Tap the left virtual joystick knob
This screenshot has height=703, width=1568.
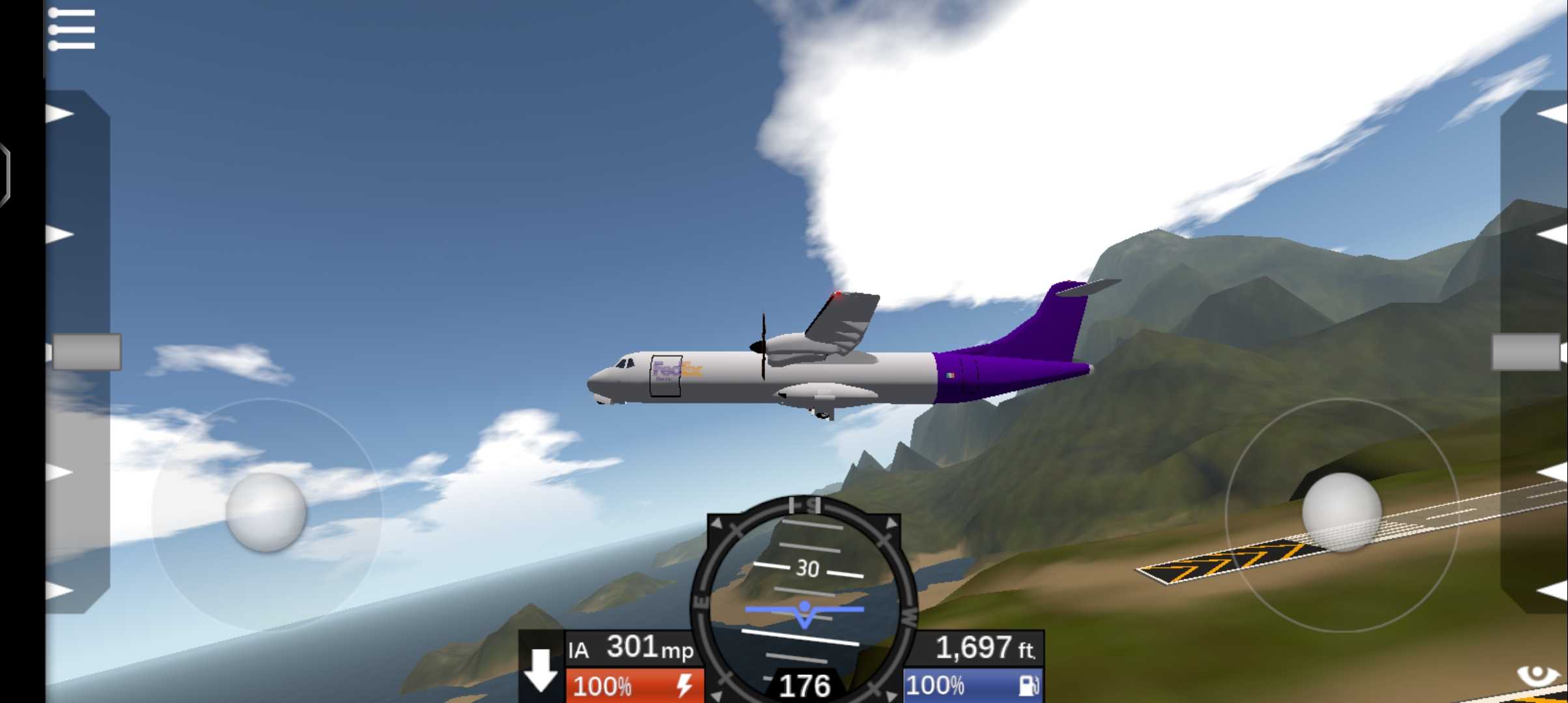point(266,513)
